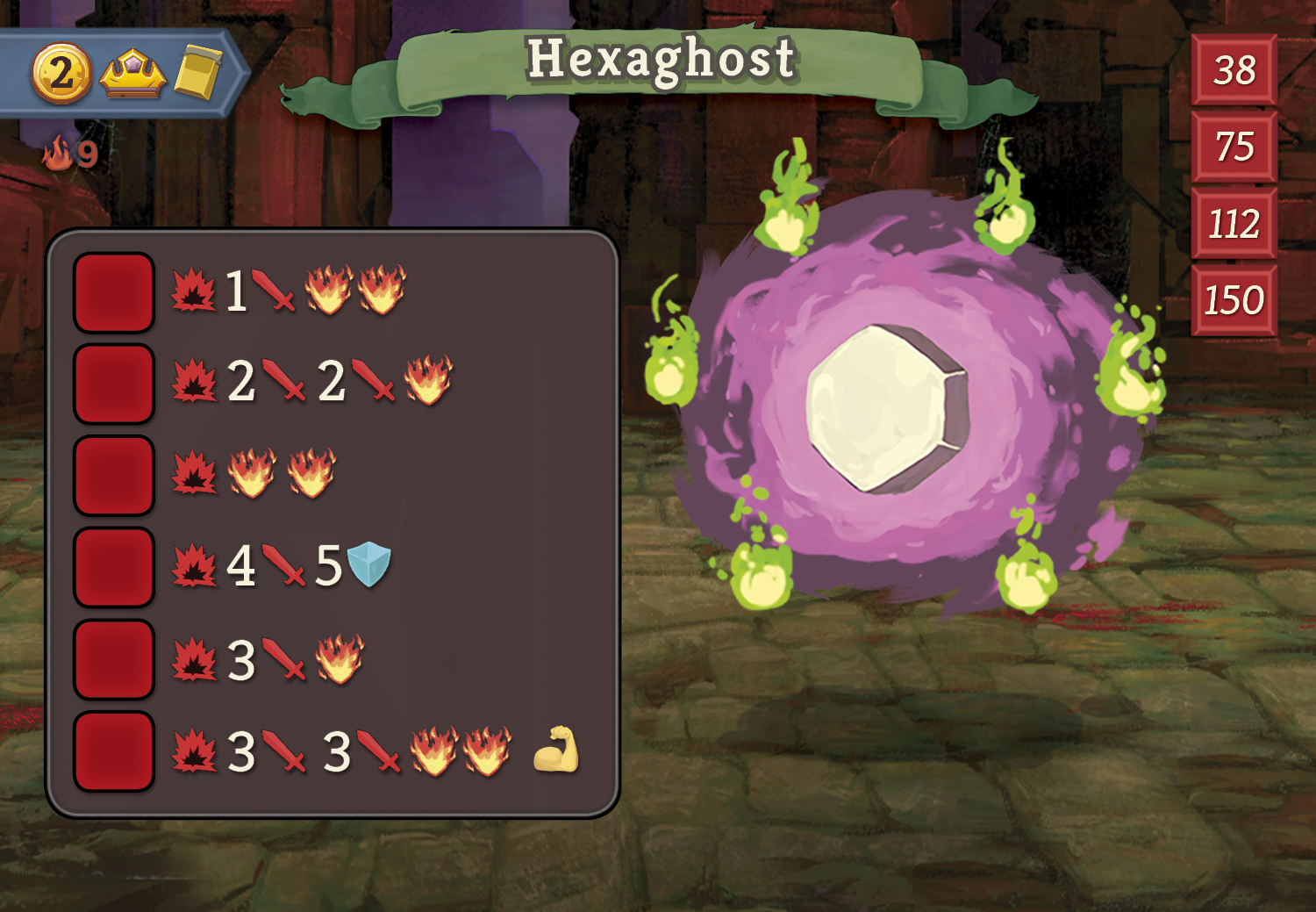Screen dimensions: 1316x912
Task: Select the red square beside the burns-only row
Action: (114, 475)
